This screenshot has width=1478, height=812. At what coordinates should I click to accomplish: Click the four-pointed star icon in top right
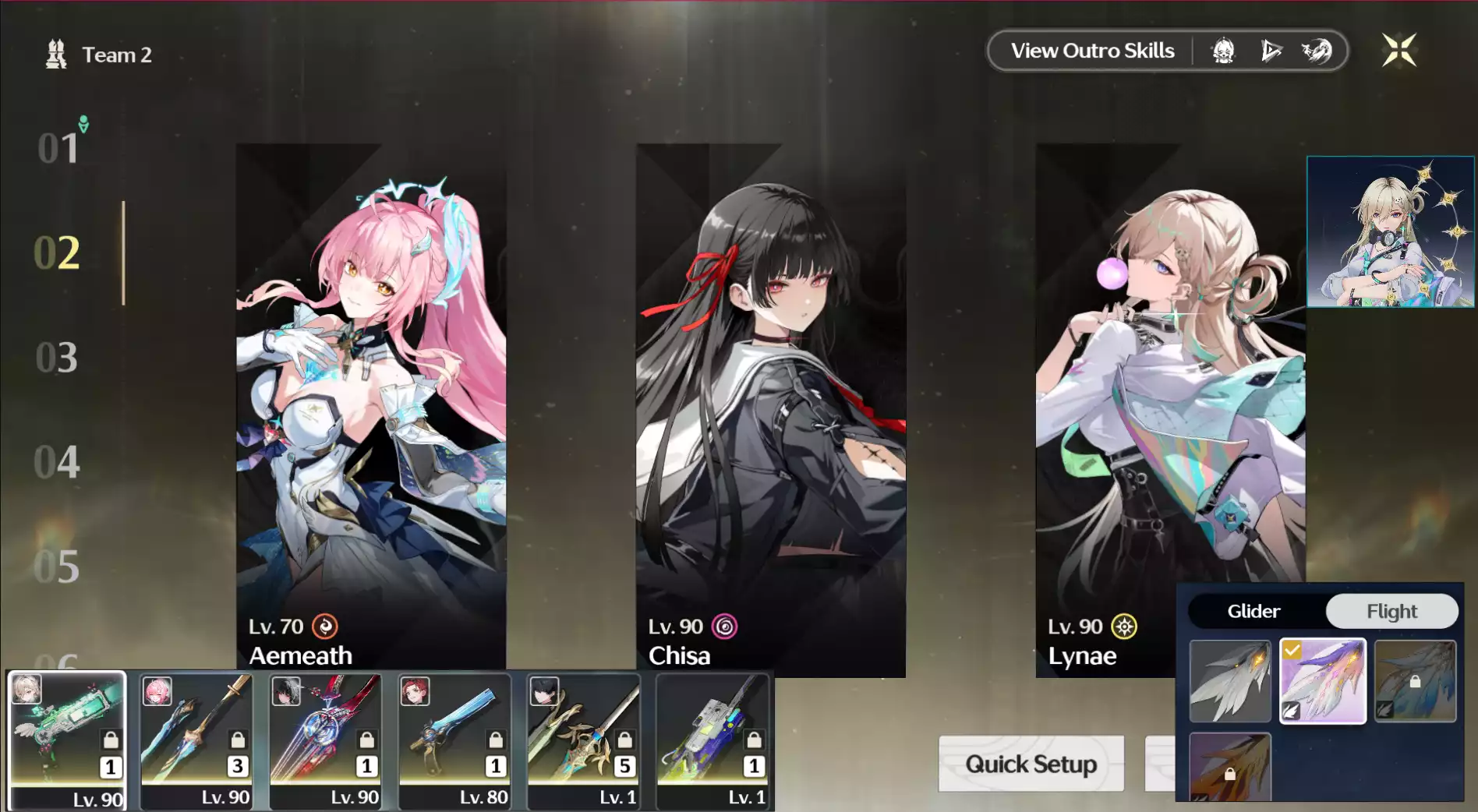click(1401, 49)
